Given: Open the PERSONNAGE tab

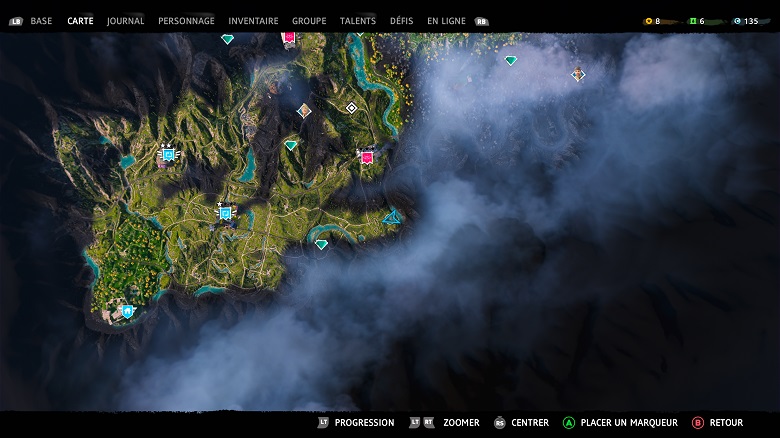Looking at the screenshot, I should click(186, 21).
